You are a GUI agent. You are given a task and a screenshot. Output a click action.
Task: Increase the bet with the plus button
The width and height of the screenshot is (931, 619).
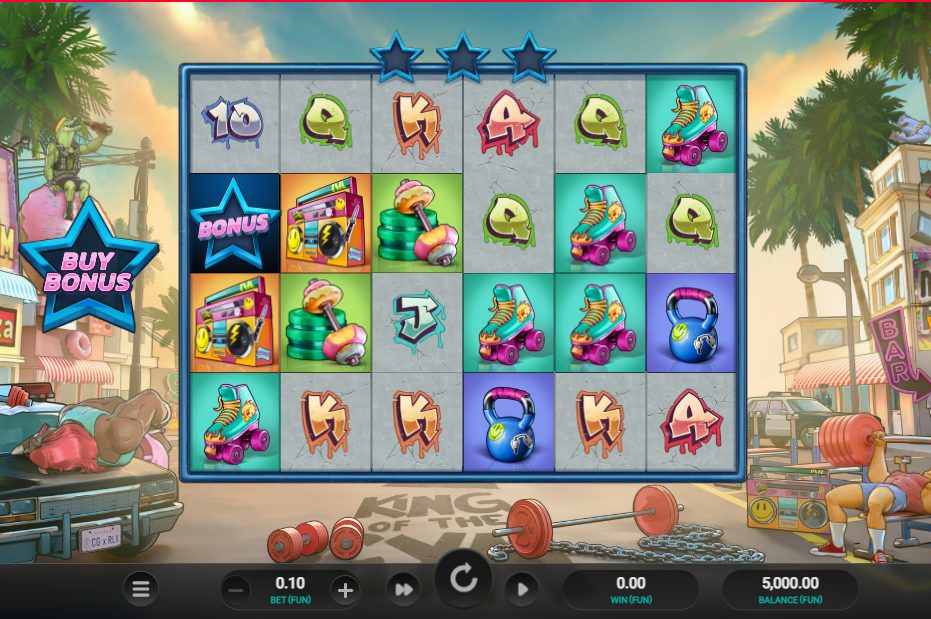click(x=345, y=590)
